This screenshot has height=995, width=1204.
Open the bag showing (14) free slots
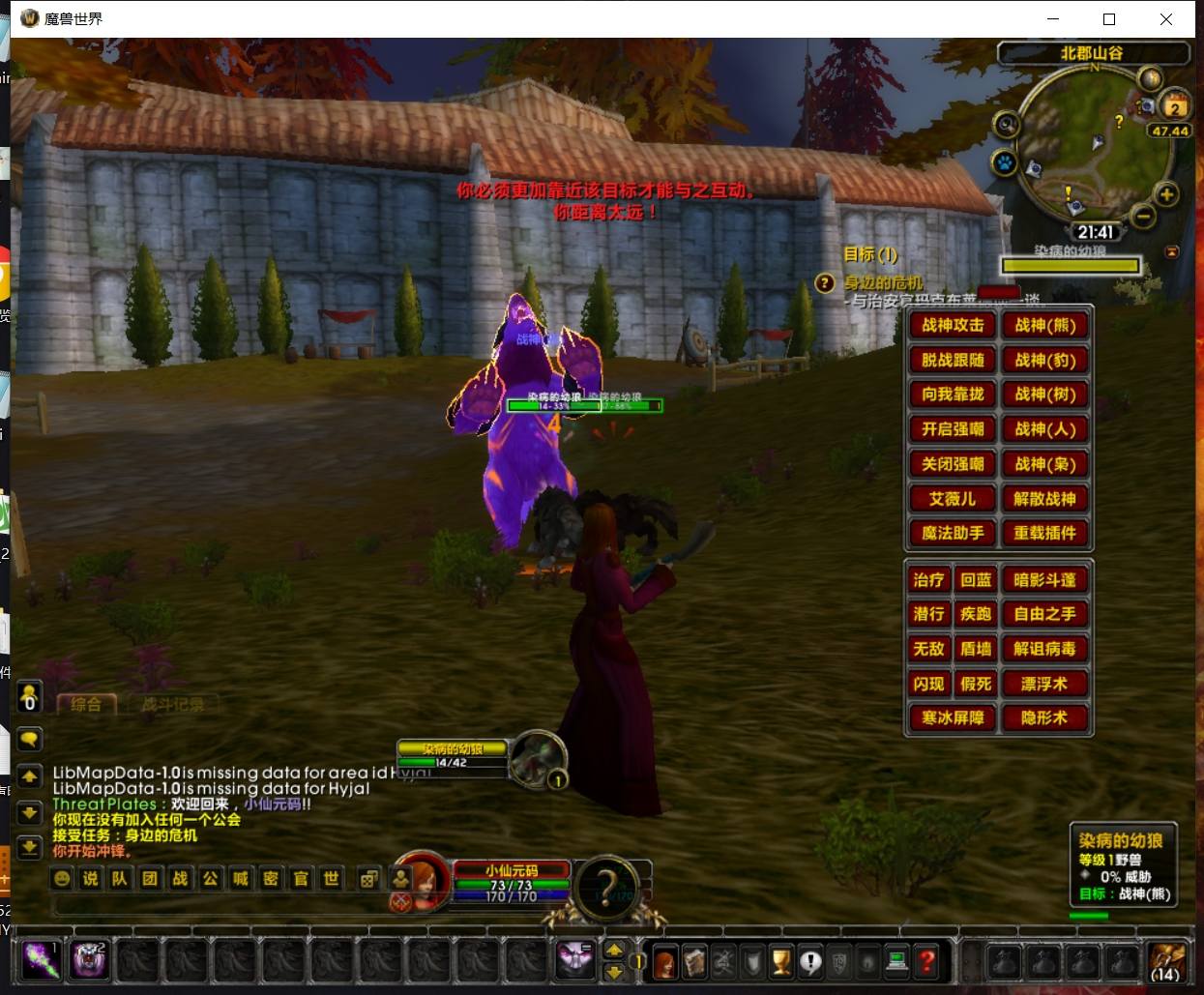pos(1166,960)
